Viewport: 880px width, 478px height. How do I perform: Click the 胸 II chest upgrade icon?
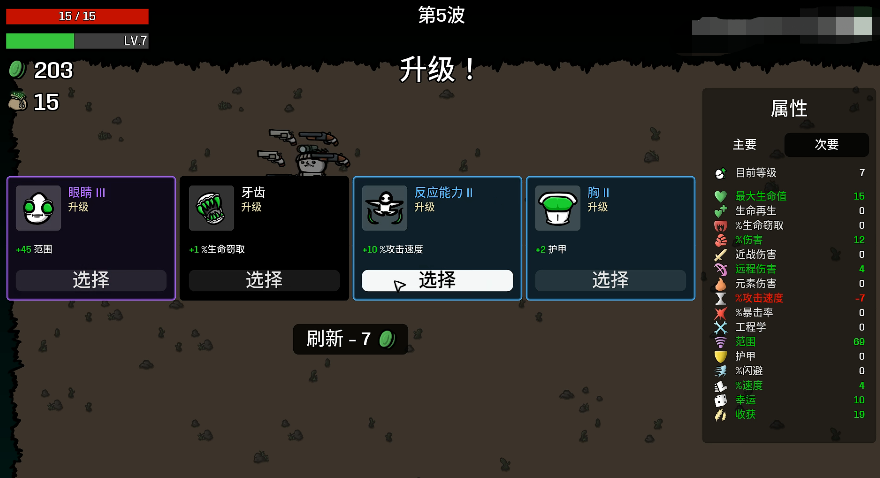tap(557, 208)
